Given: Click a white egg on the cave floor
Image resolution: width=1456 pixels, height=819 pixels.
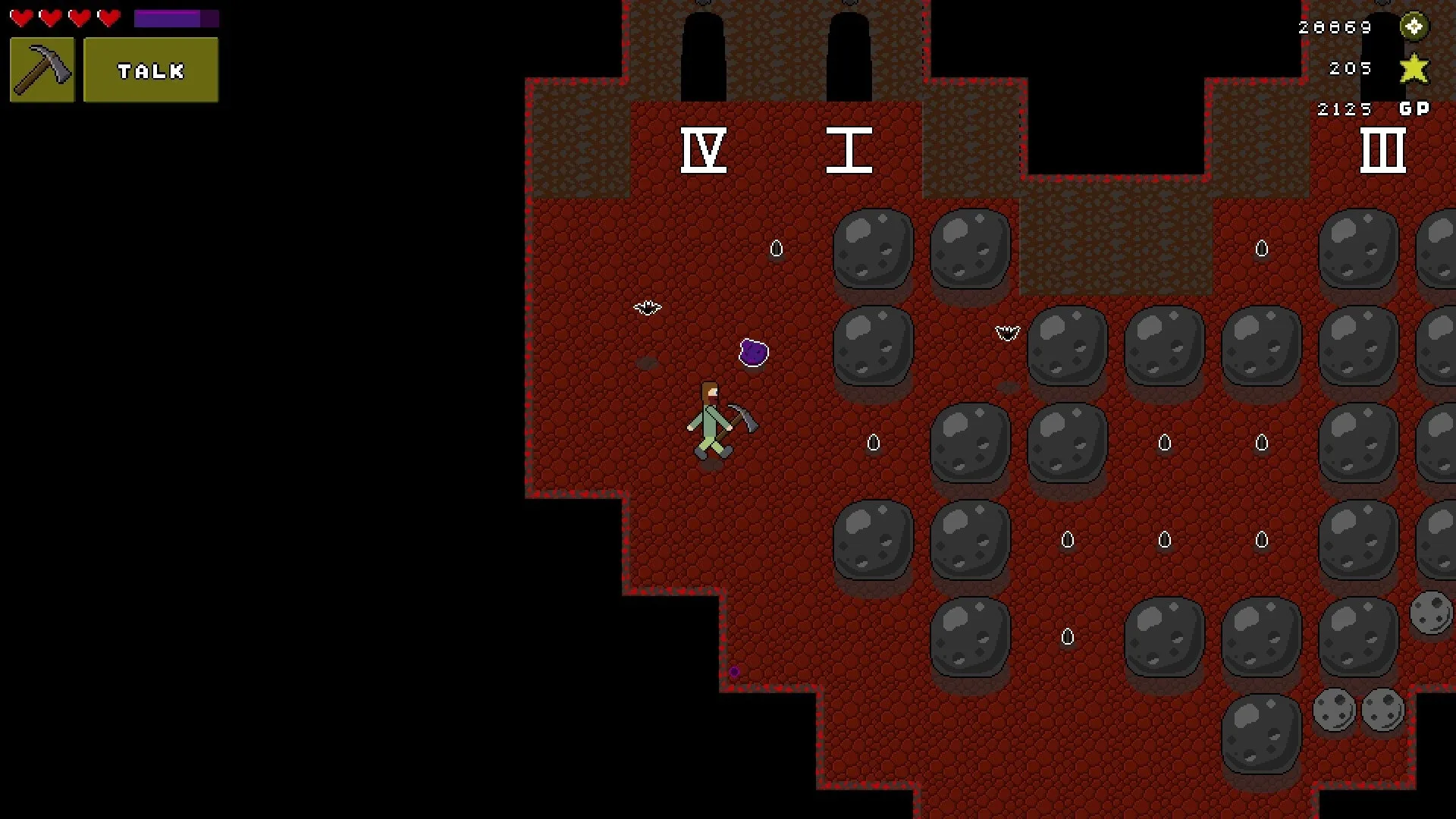Looking at the screenshot, I should (776, 249).
